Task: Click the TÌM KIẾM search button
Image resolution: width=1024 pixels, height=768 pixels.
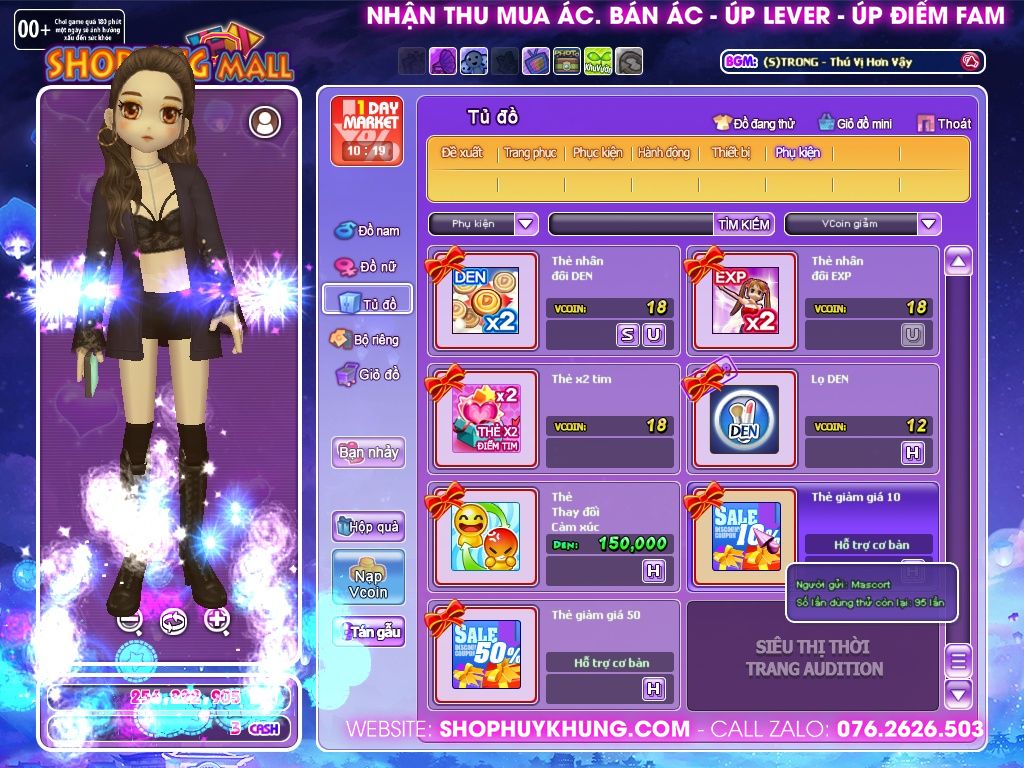Action: (744, 224)
